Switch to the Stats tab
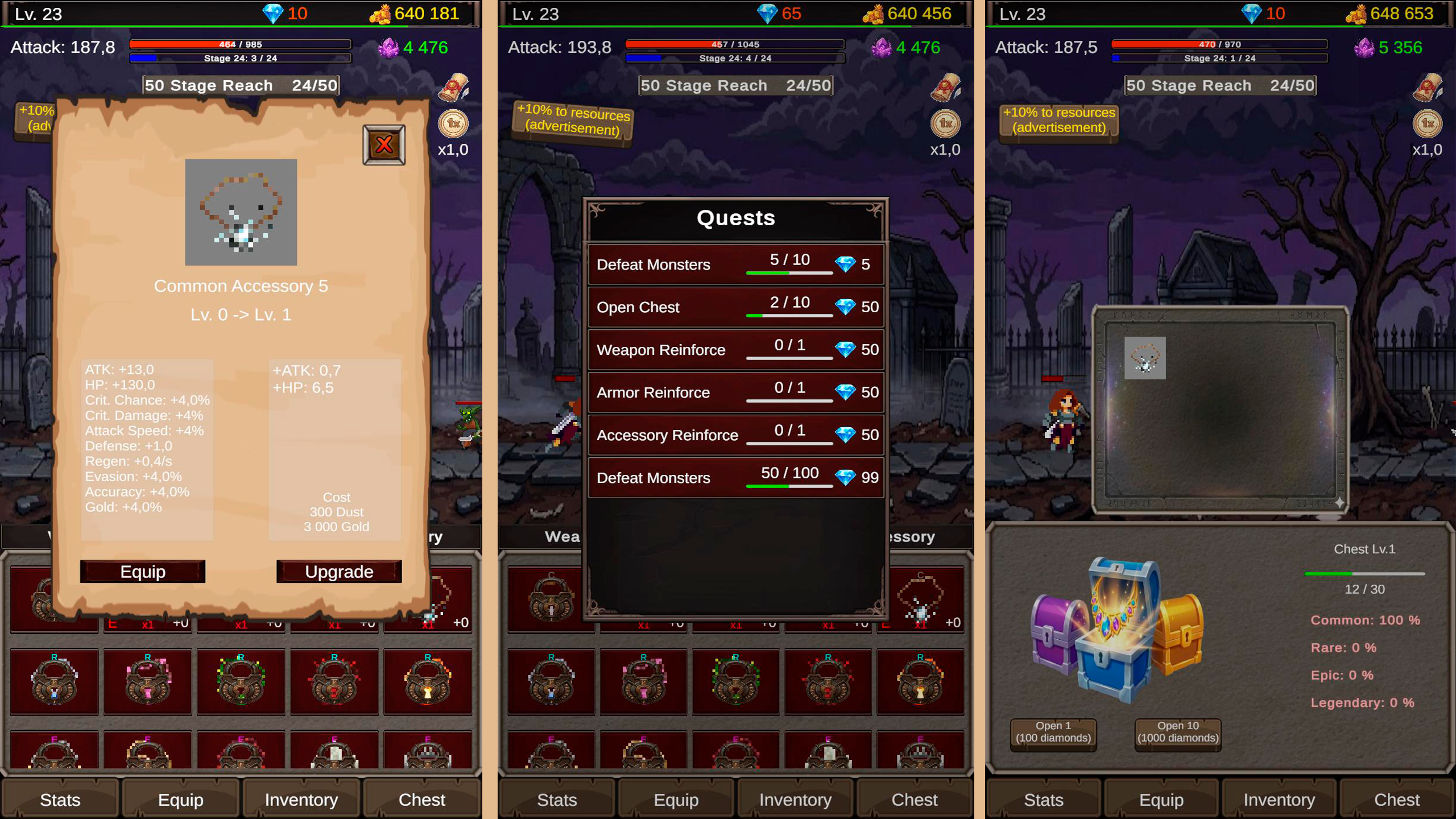The image size is (1456, 819). (x=60, y=800)
